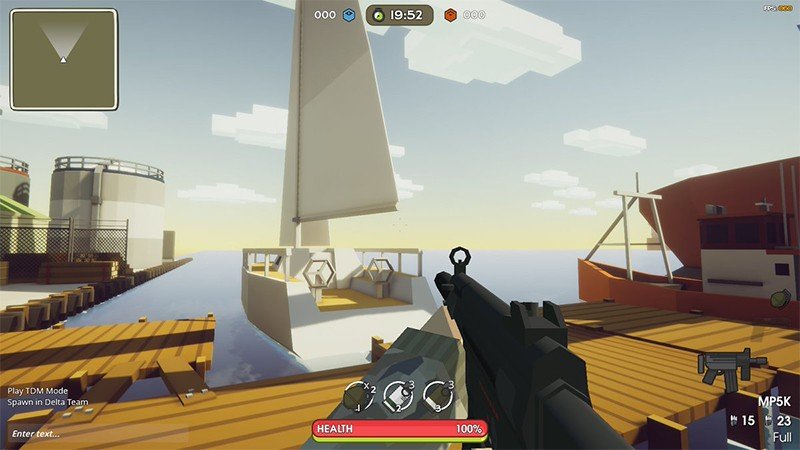800x450 pixels.
Task: Choose the green frag grenade icon
Action: point(778,298)
